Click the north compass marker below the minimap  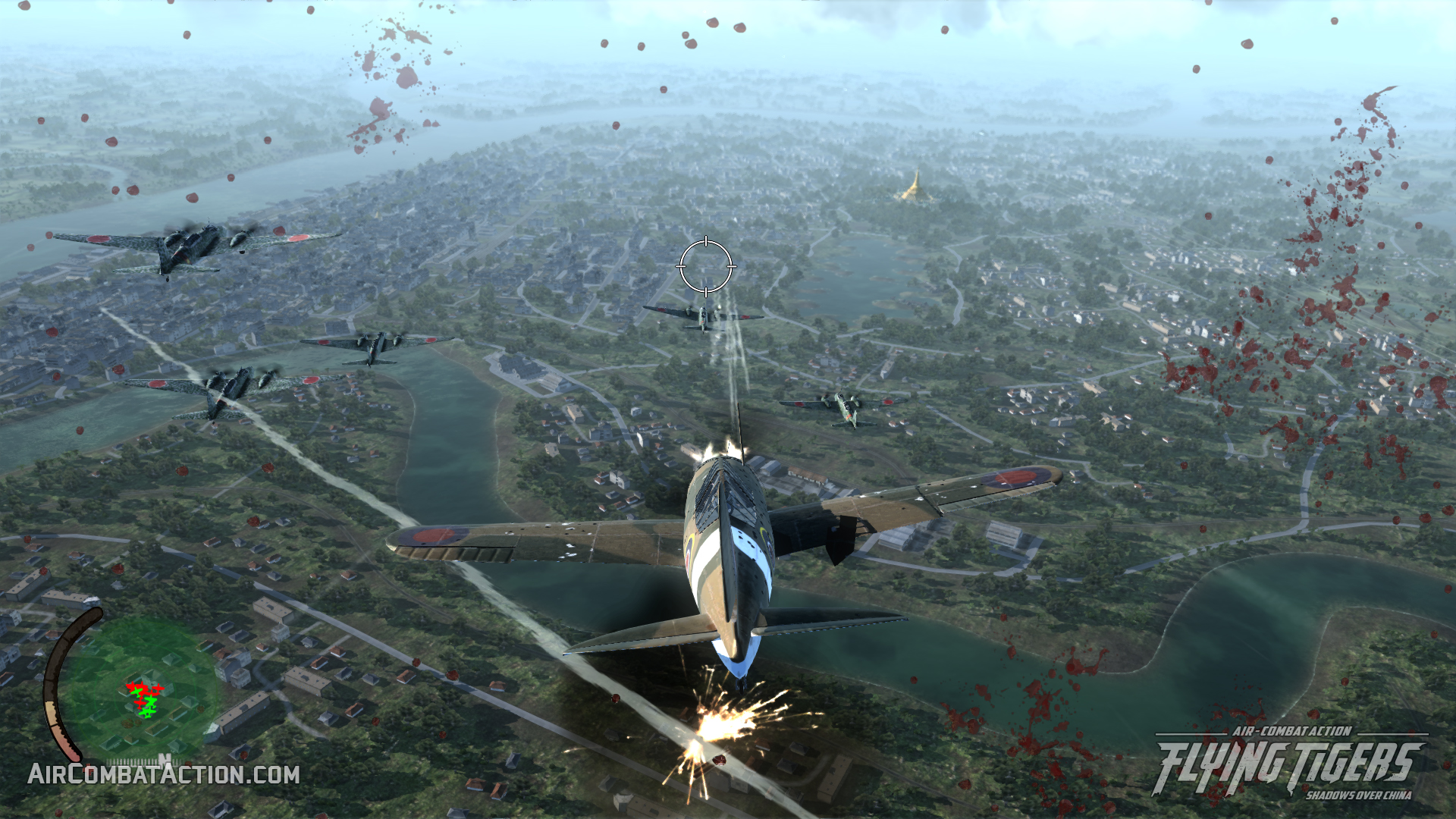165,758
